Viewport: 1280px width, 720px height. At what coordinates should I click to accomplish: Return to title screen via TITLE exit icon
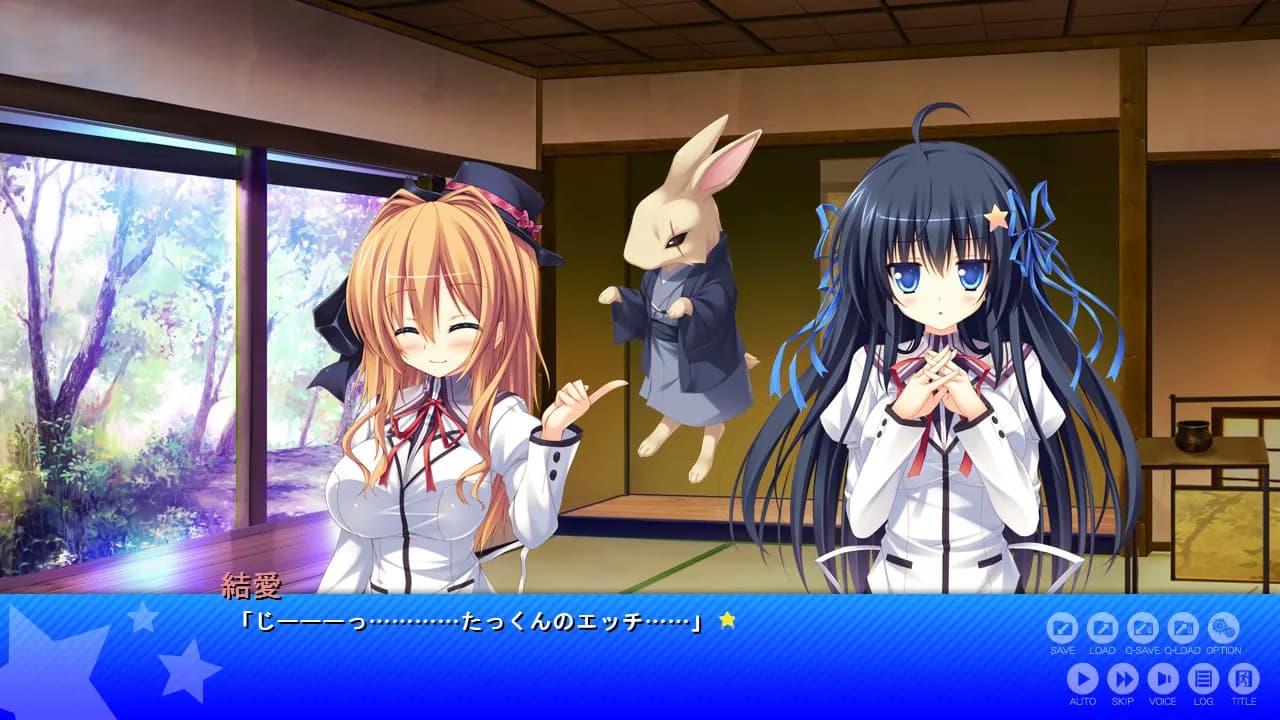[1243, 679]
